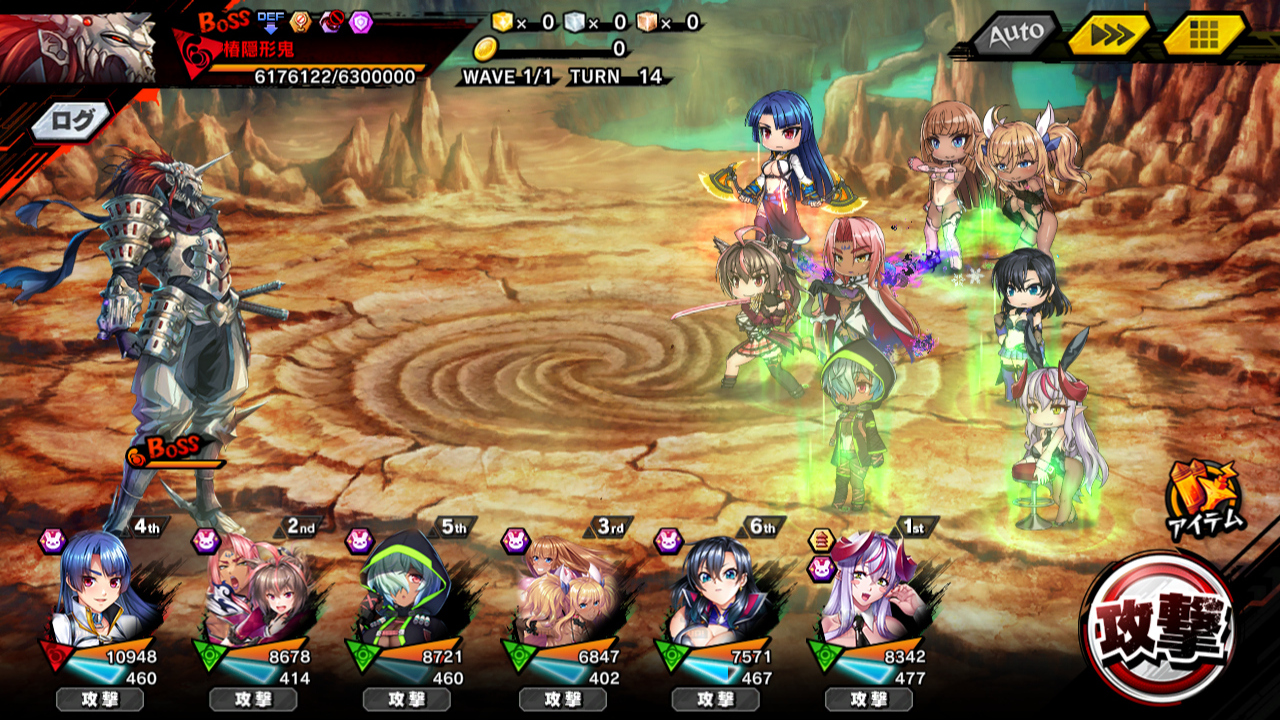Inspect the boss DEF down debuff icon
The width and height of the screenshot is (1280, 720).
point(269,21)
